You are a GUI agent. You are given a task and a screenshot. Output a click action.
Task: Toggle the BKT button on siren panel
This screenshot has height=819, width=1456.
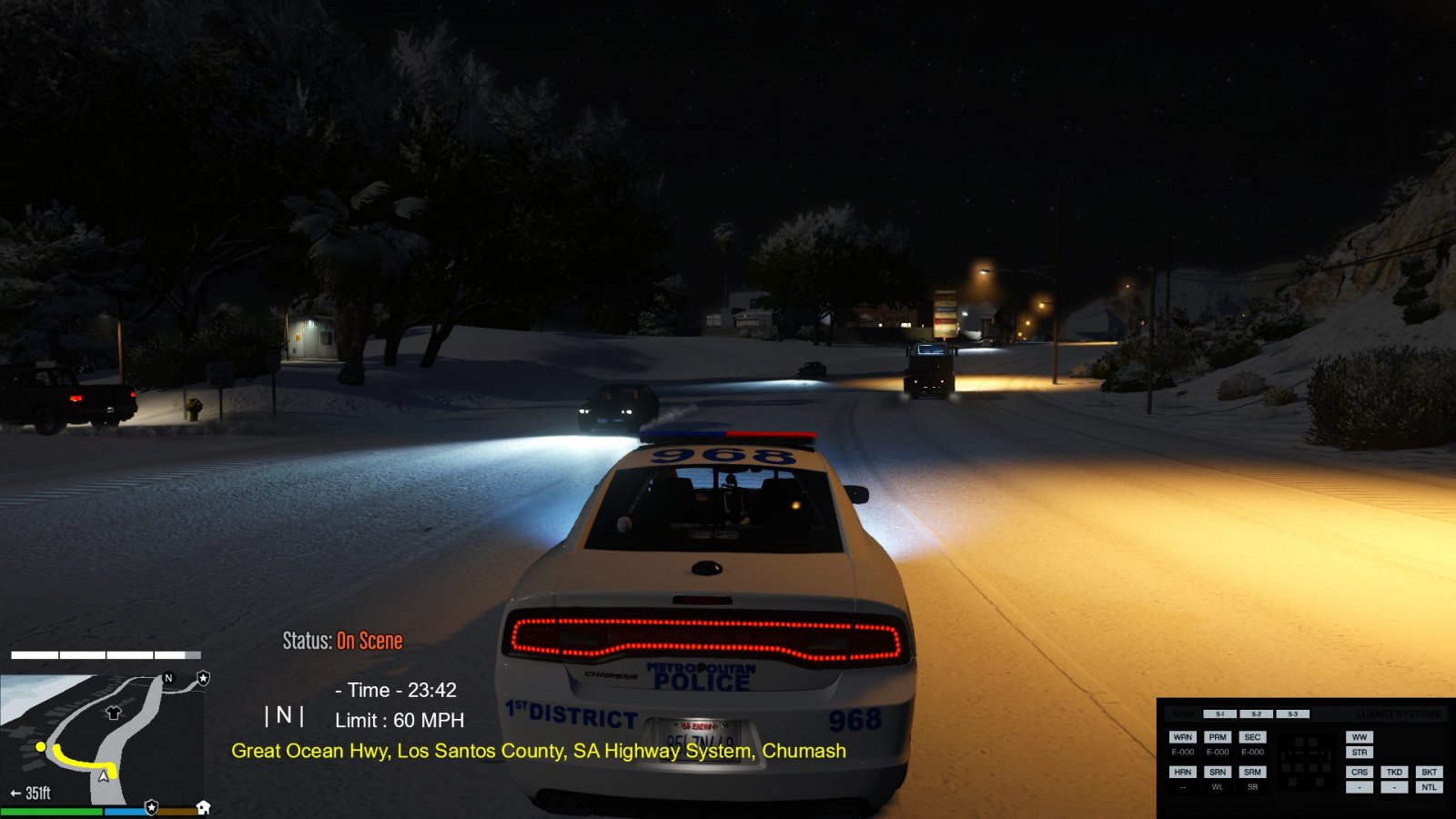pos(1430,772)
